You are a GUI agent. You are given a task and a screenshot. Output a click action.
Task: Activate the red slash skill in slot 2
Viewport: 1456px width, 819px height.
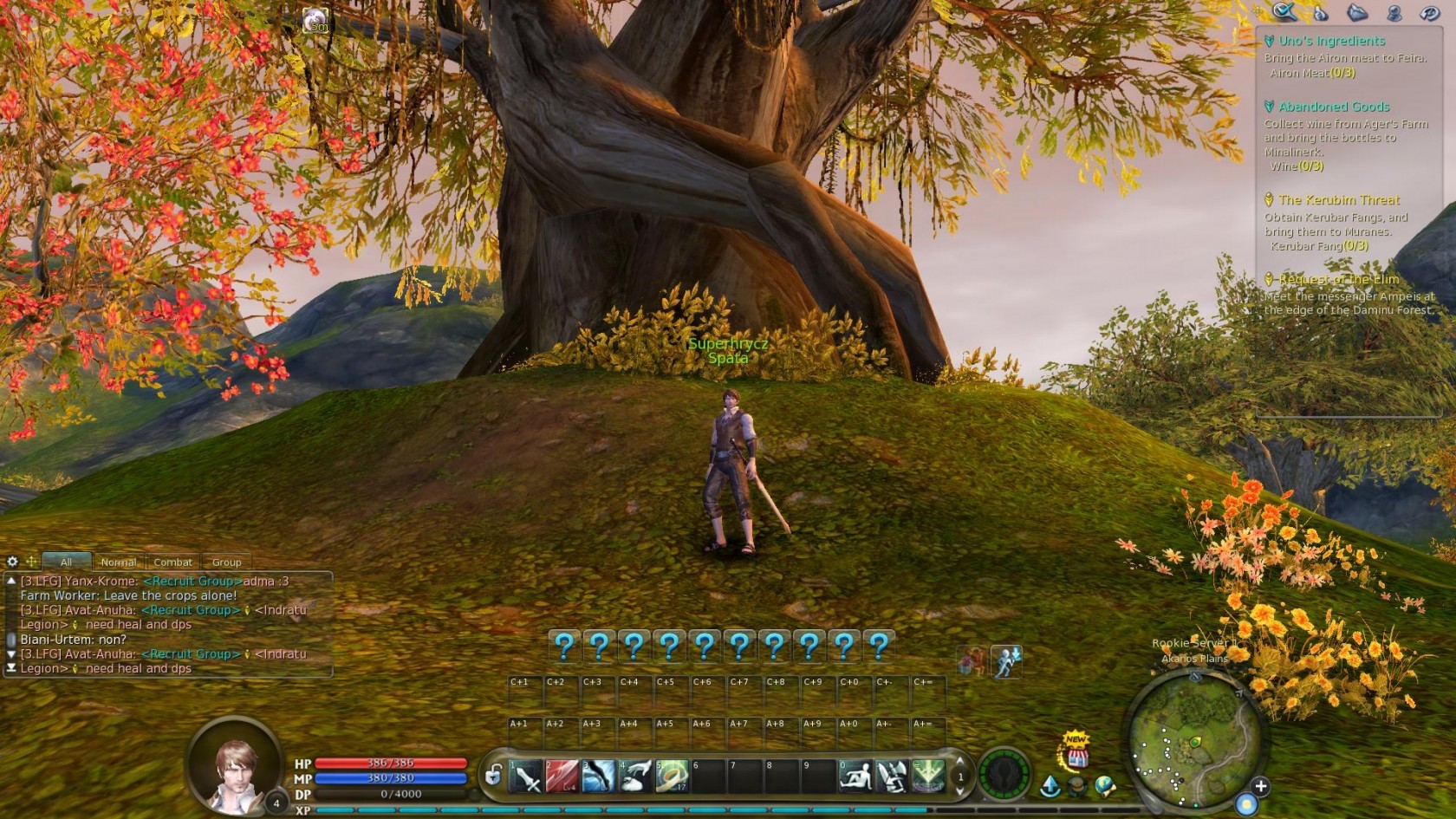point(562,777)
